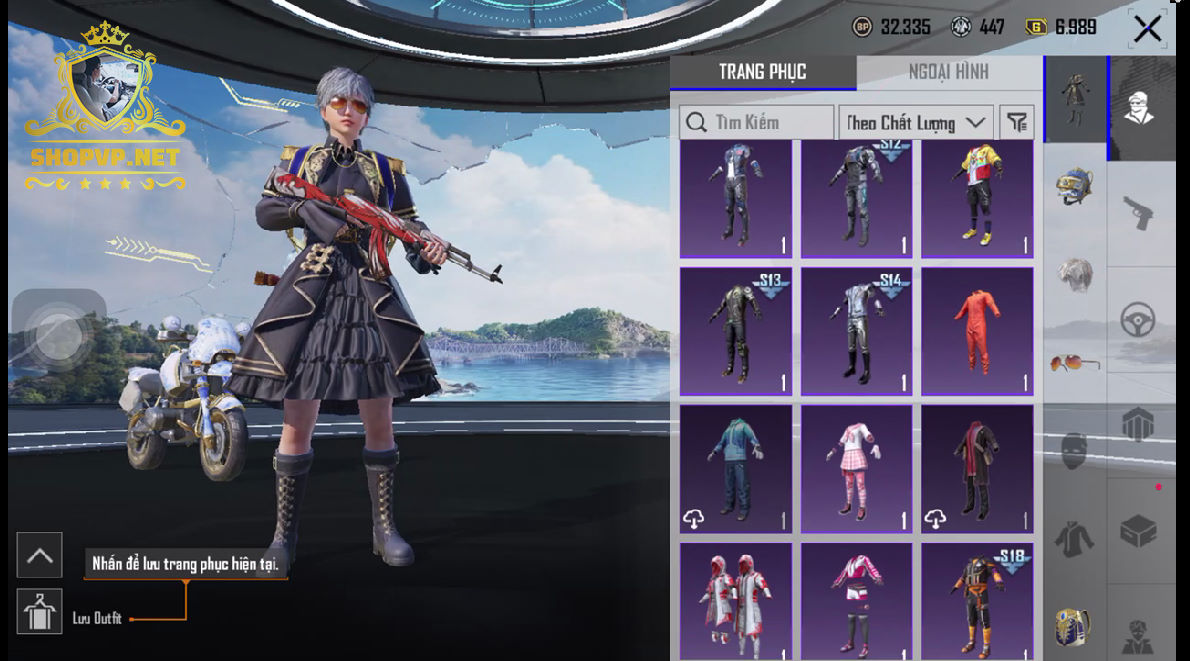The height and width of the screenshot is (661, 1190).
Task: Select the red and white twin hooded outfit
Action: 736,601
